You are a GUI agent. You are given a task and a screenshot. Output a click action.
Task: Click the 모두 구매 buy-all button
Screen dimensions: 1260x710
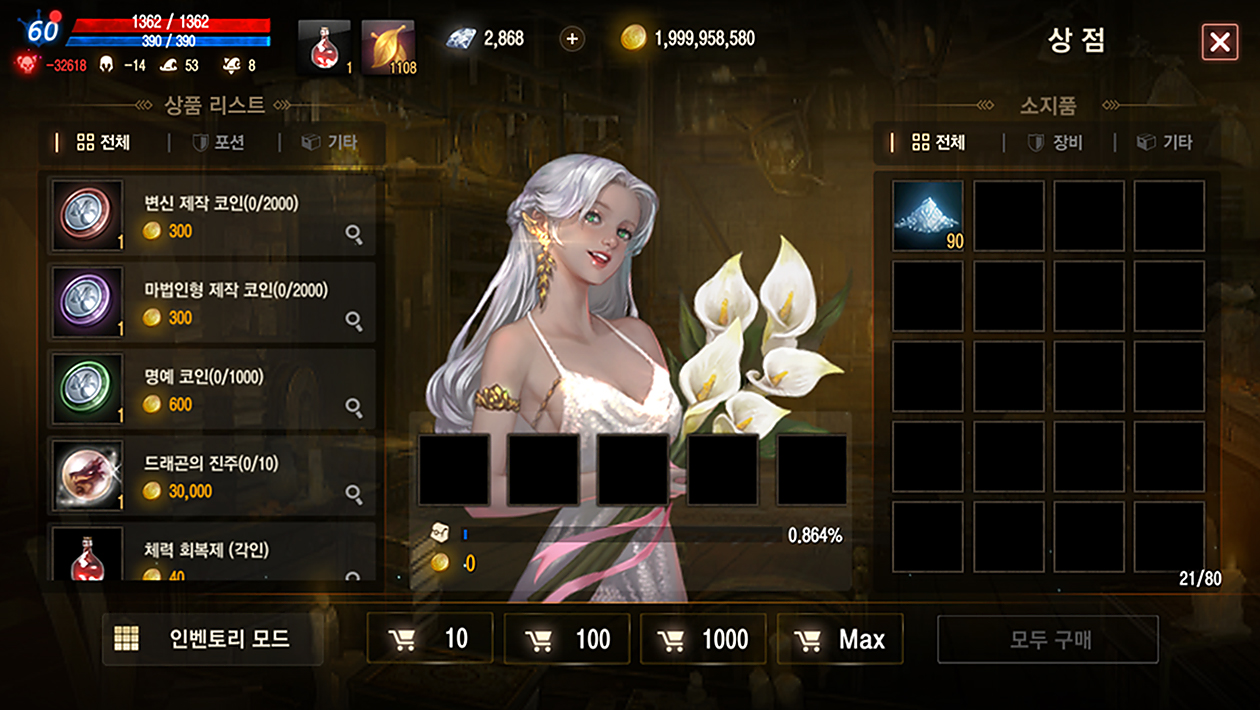(x=1047, y=639)
